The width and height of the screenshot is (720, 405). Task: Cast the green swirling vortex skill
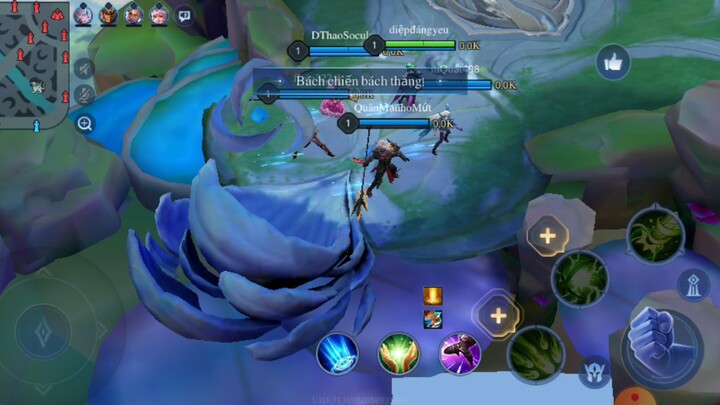point(579,277)
